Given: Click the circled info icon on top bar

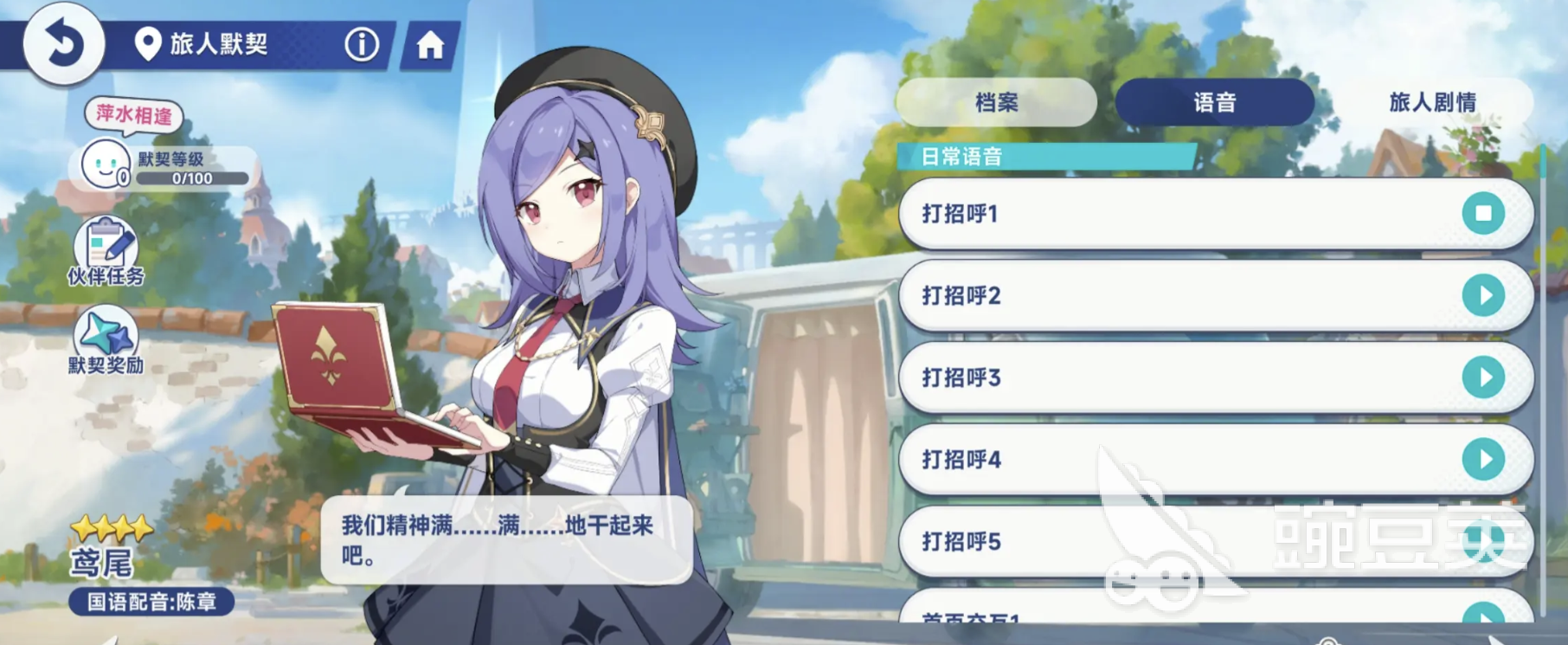Looking at the screenshot, I should [x=361, y=45].
